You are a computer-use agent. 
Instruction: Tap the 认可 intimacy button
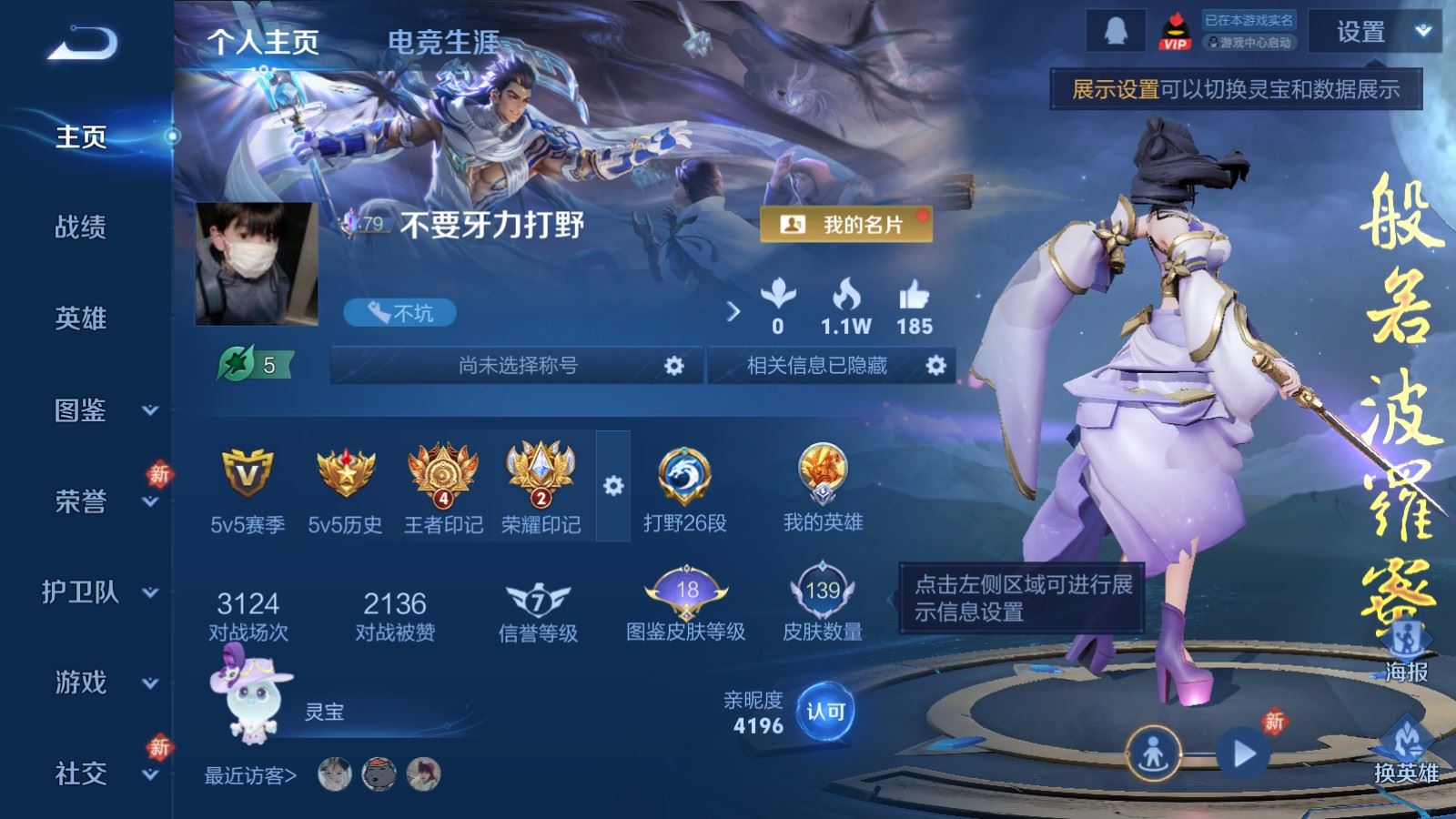[825, 712]
